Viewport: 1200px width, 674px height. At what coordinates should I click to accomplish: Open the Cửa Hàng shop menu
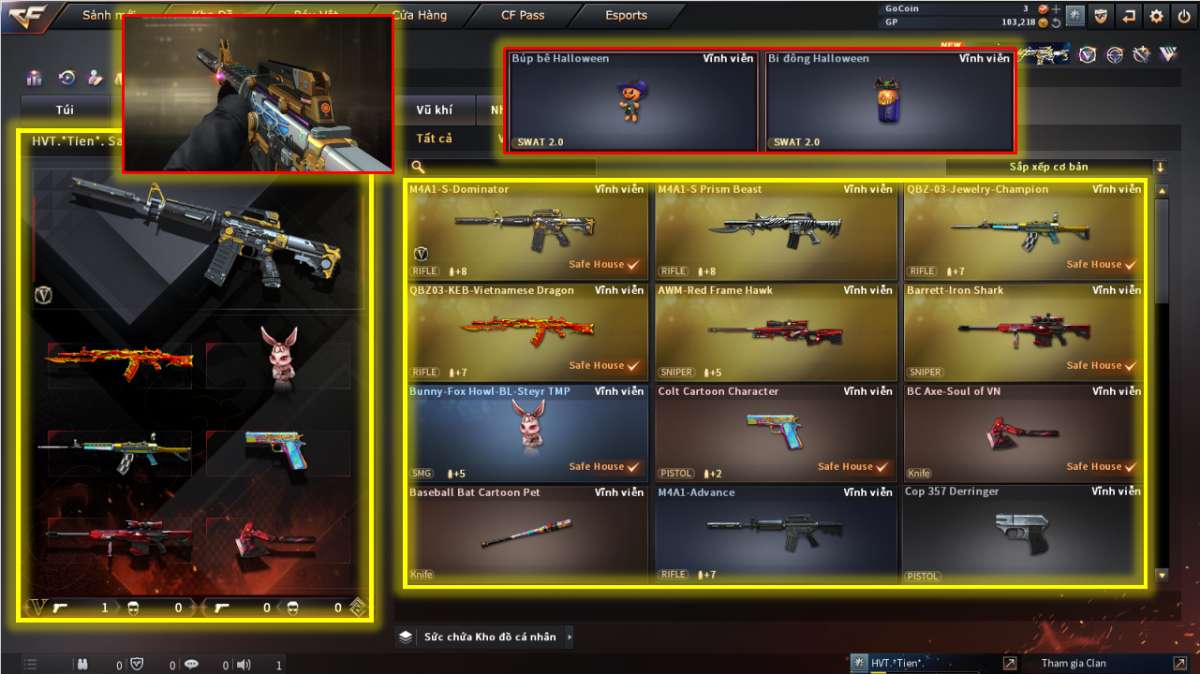pos(419,16)
